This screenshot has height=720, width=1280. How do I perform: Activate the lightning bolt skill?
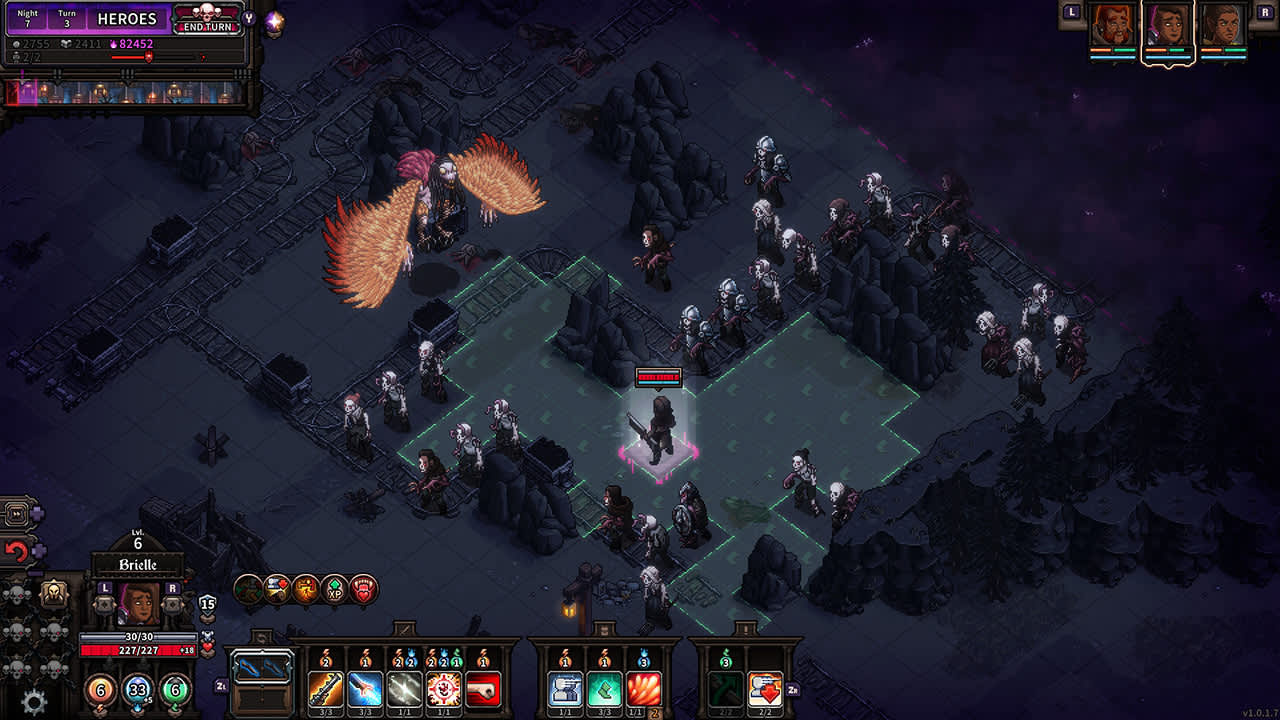pos(404,688)
